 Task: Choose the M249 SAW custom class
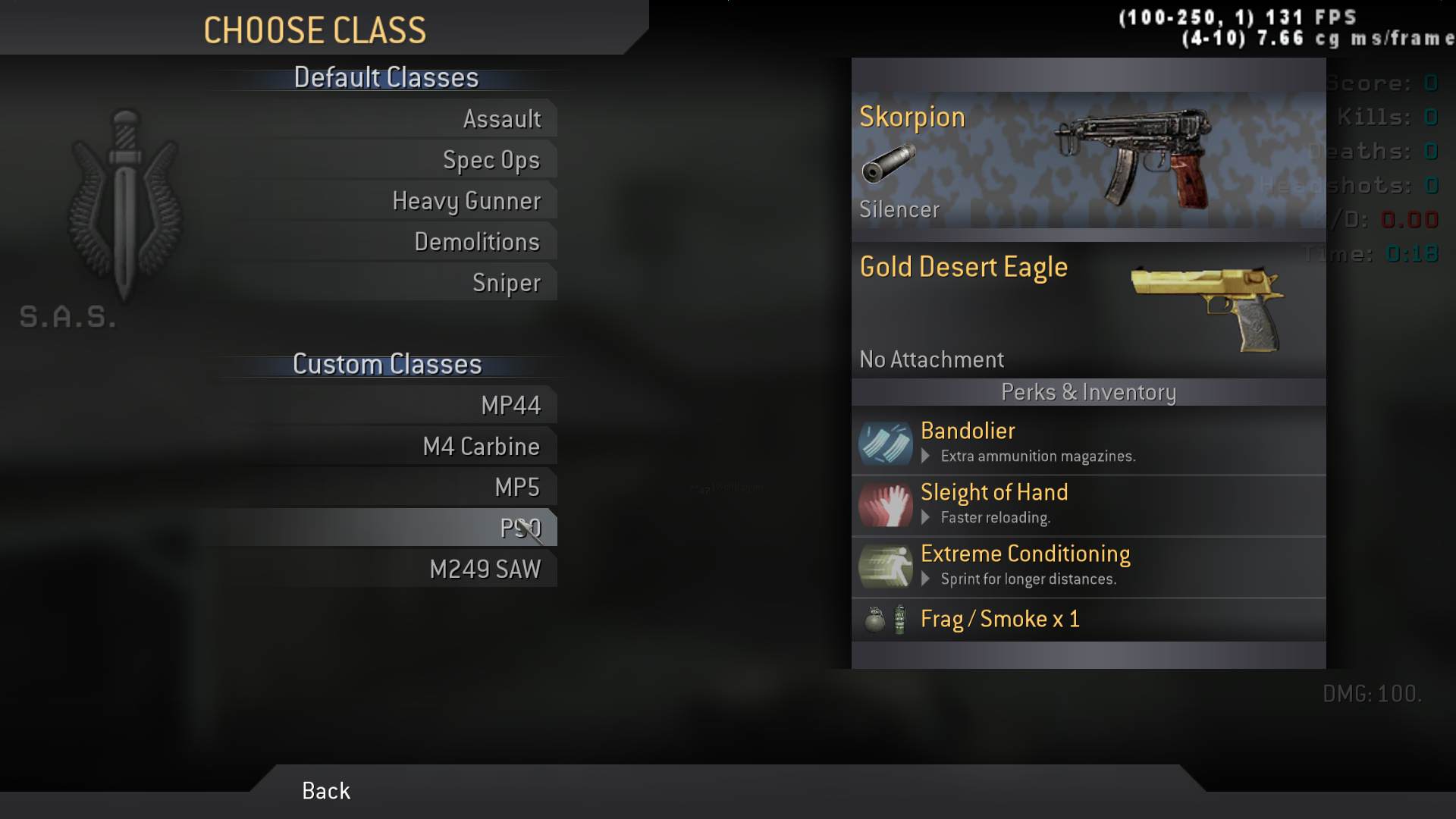pyautogui.click(x=485, y=570)
